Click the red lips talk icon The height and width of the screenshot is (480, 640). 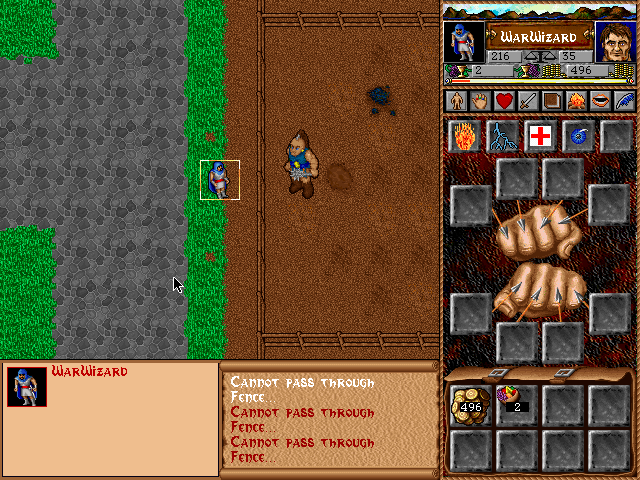599,101
